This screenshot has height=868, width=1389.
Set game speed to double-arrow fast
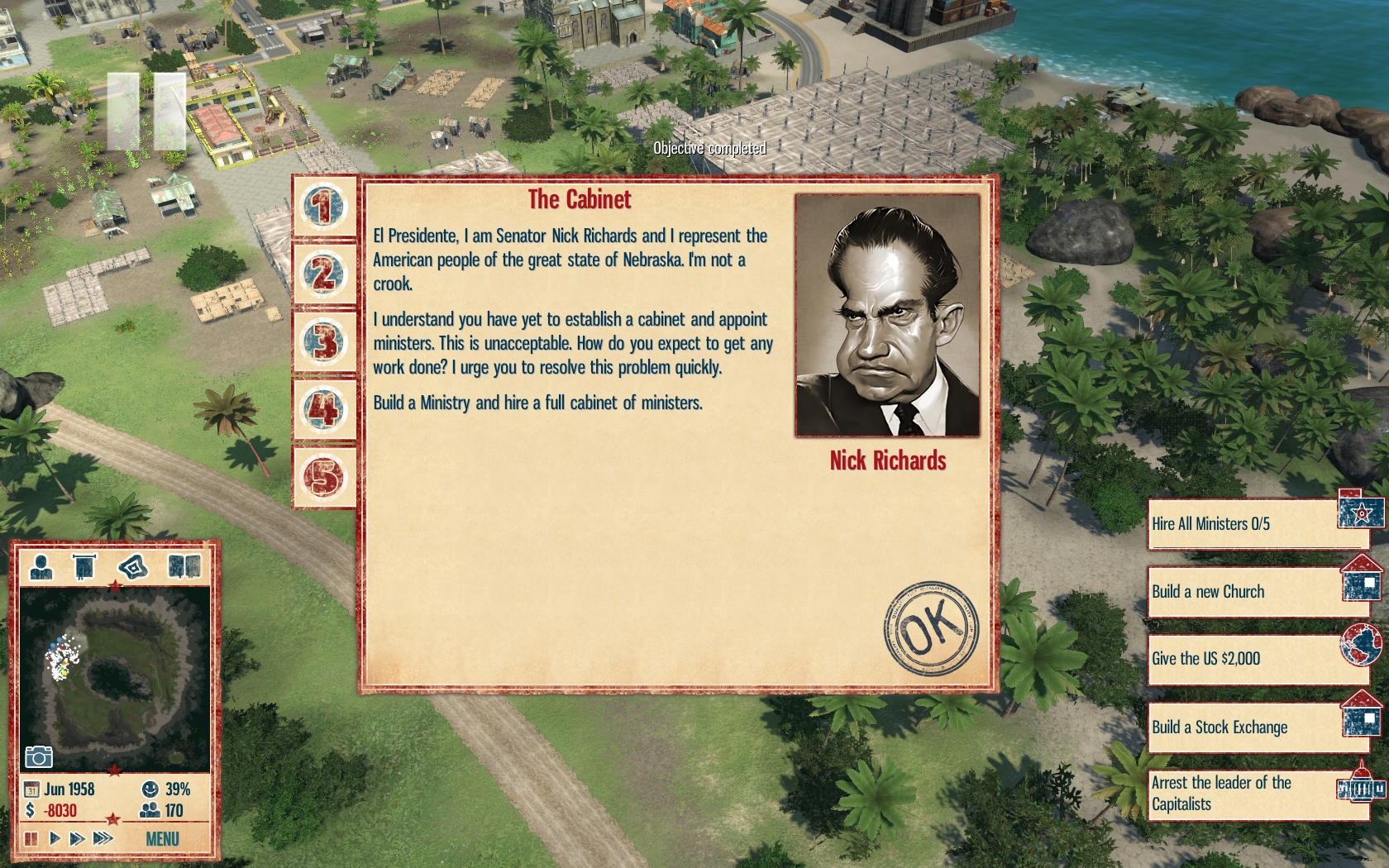point(78,839)
